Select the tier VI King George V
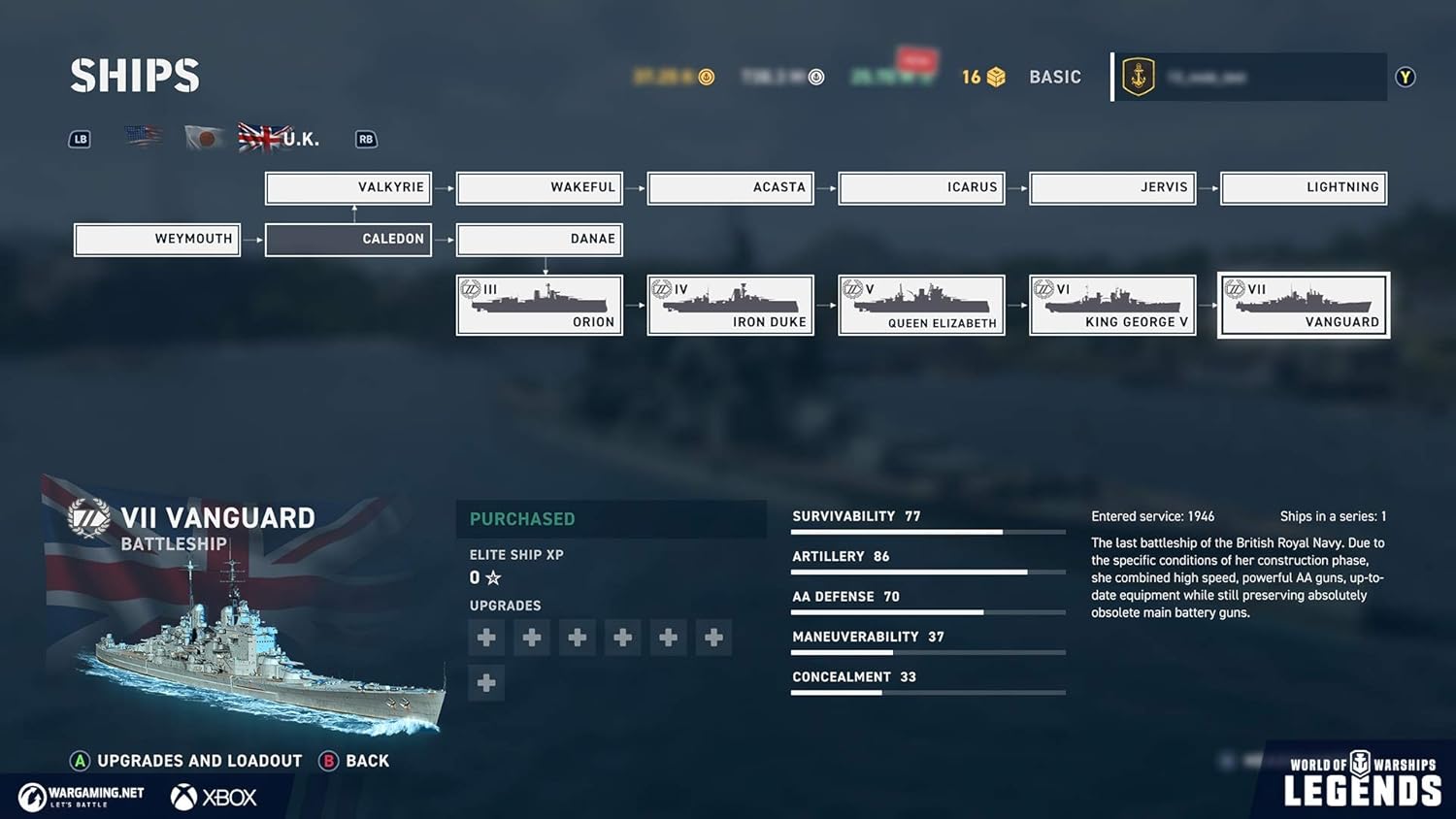Viewport: 1456px width, 819px height. tap(1112, 305)
